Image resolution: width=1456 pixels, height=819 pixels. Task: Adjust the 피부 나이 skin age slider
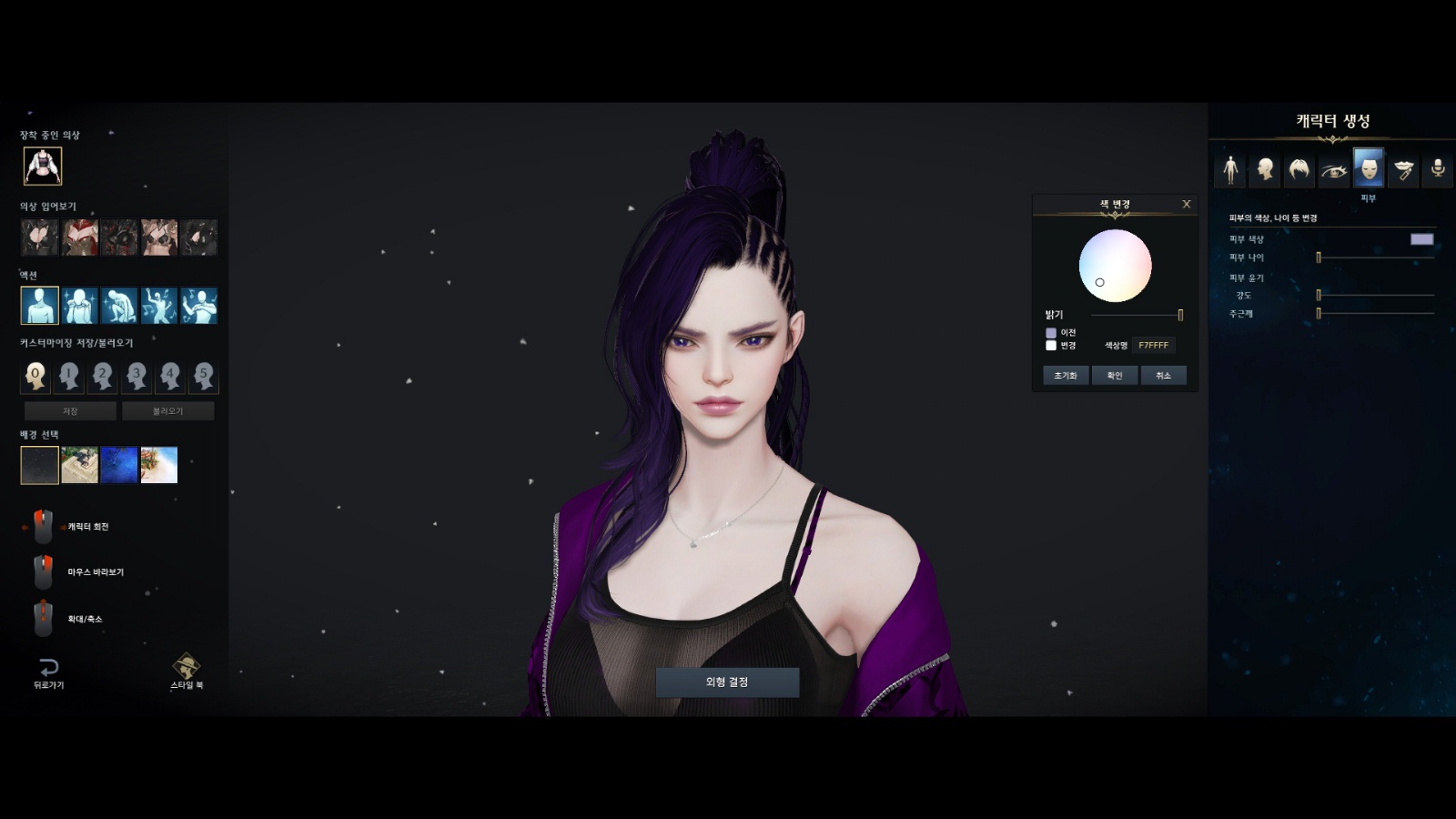1375,258
